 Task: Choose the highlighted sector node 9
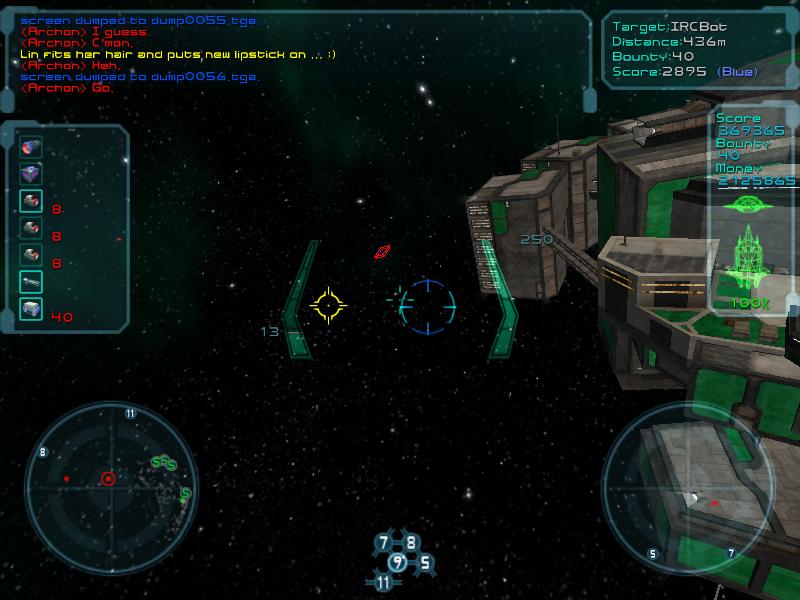point(397,563)
